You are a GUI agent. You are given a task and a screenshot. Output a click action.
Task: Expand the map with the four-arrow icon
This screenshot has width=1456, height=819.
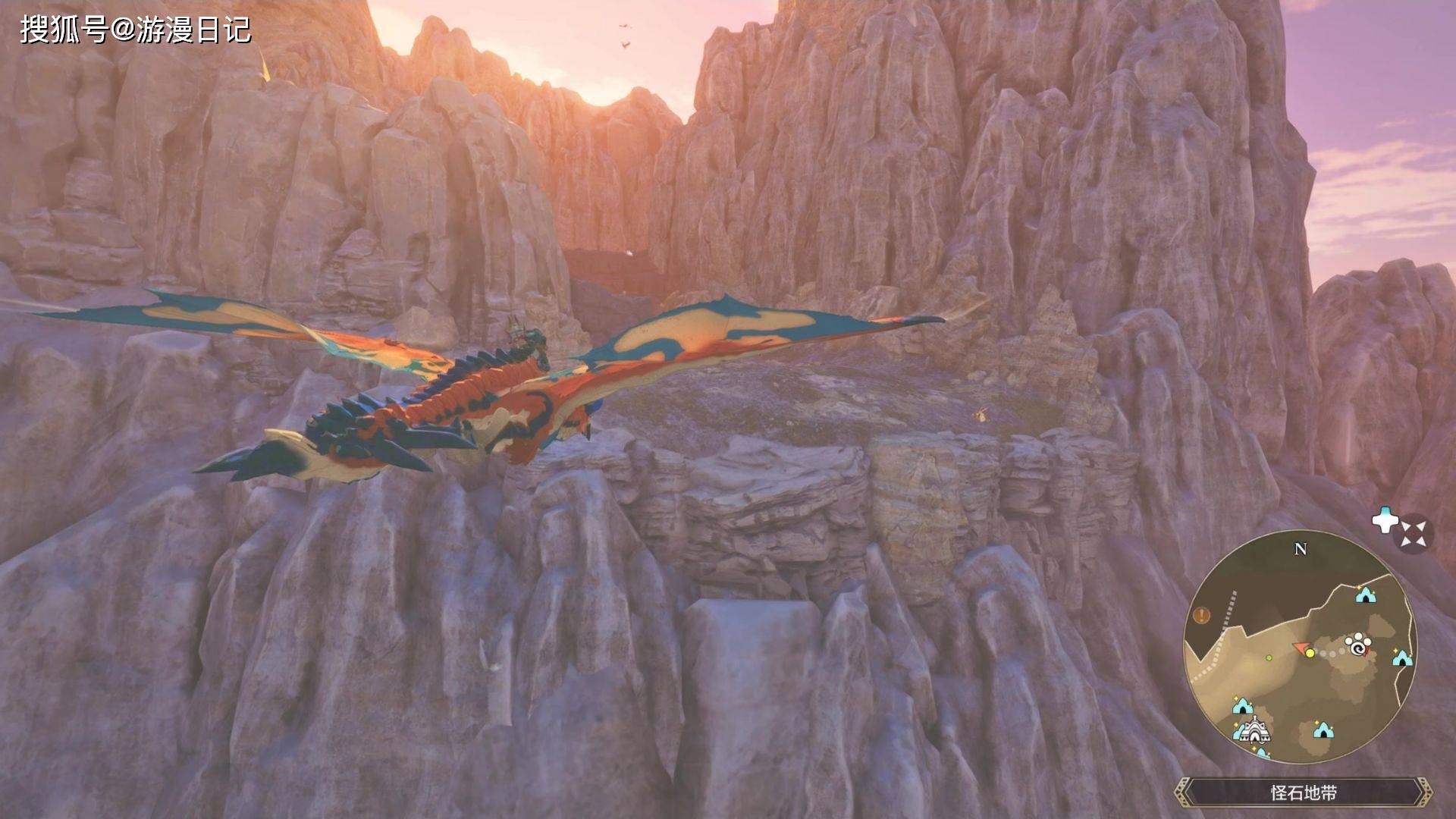1414,534
